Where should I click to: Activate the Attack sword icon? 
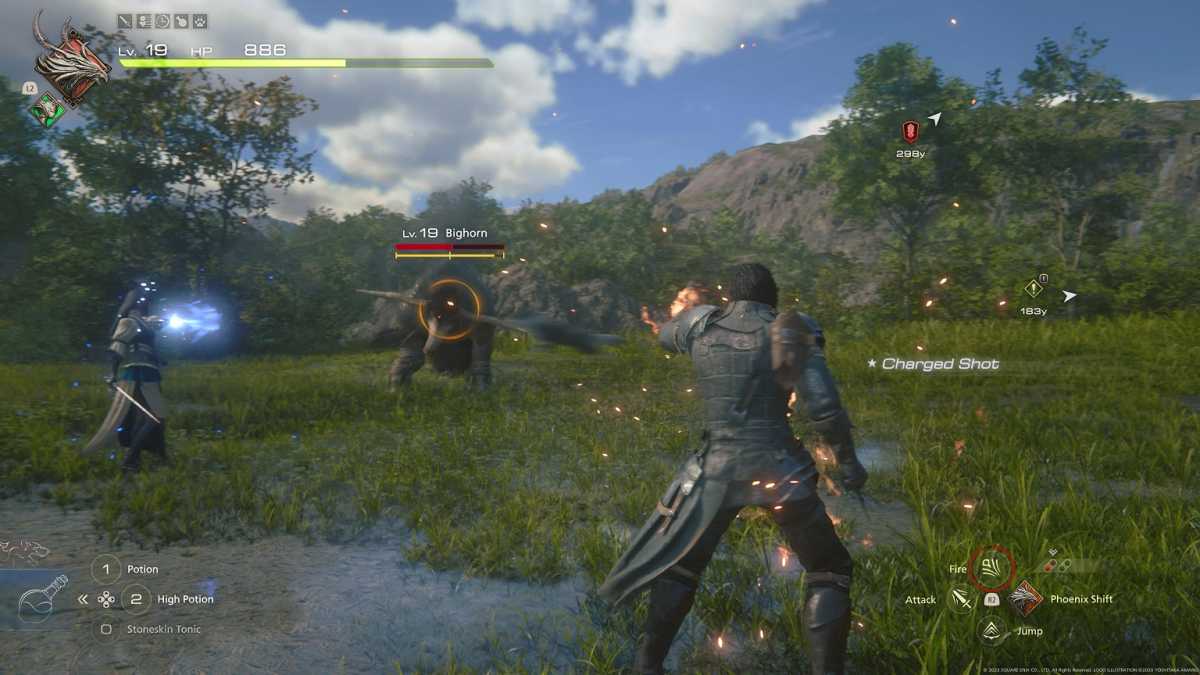(x=961, y=599)
